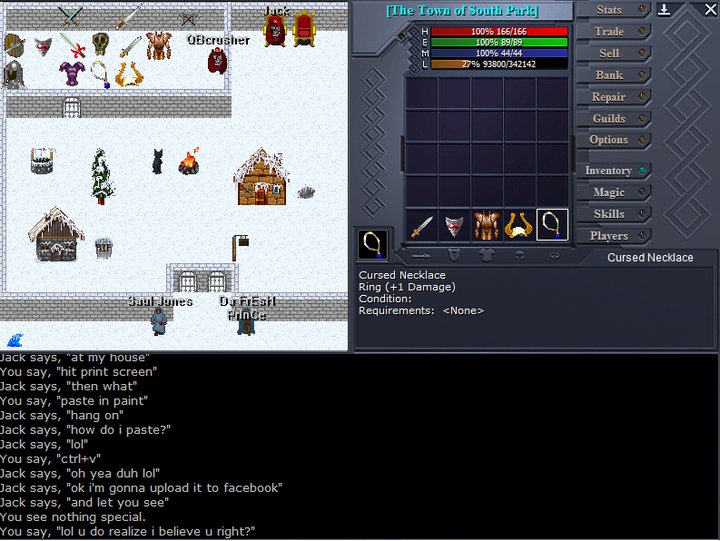View the Players list tab
The height and width of the screenshot is (541, 720).
click(x=609, y=236)
